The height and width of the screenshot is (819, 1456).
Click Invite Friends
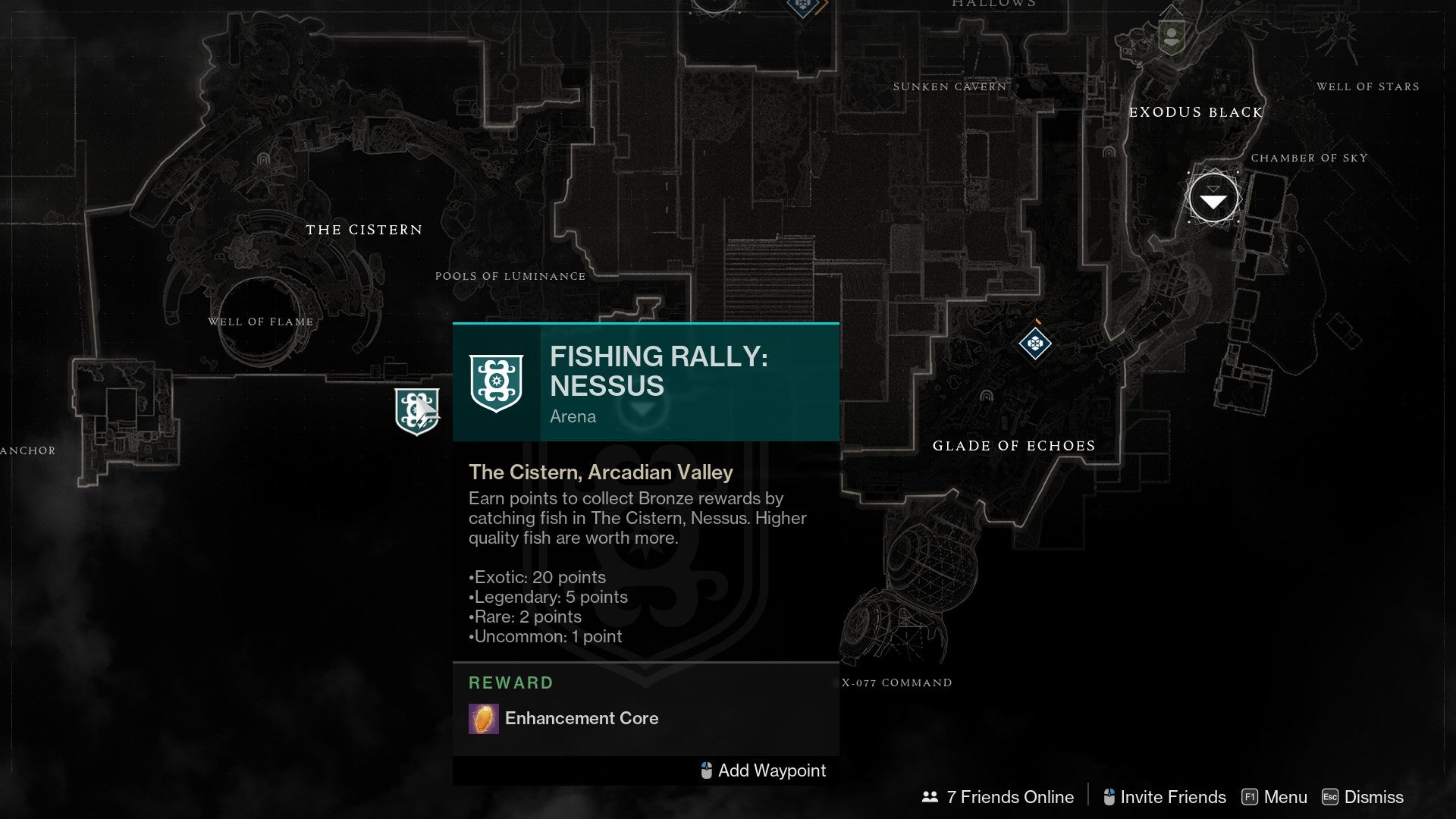(x=1164, y=797)
